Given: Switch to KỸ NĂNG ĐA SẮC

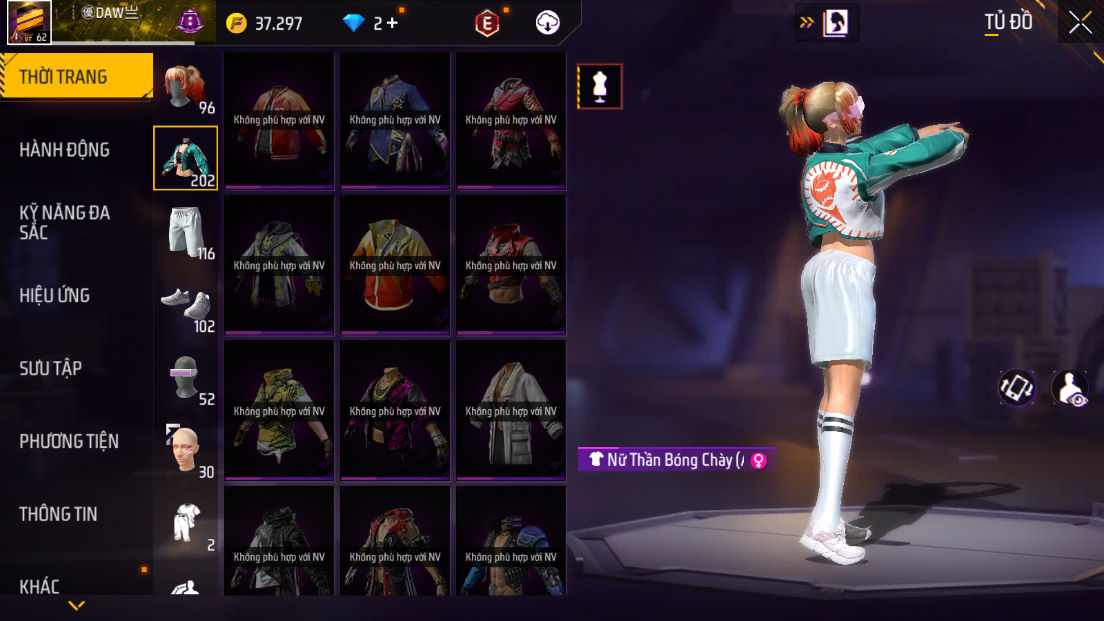Looking at the screenshot, I should [x=65, y=222].
